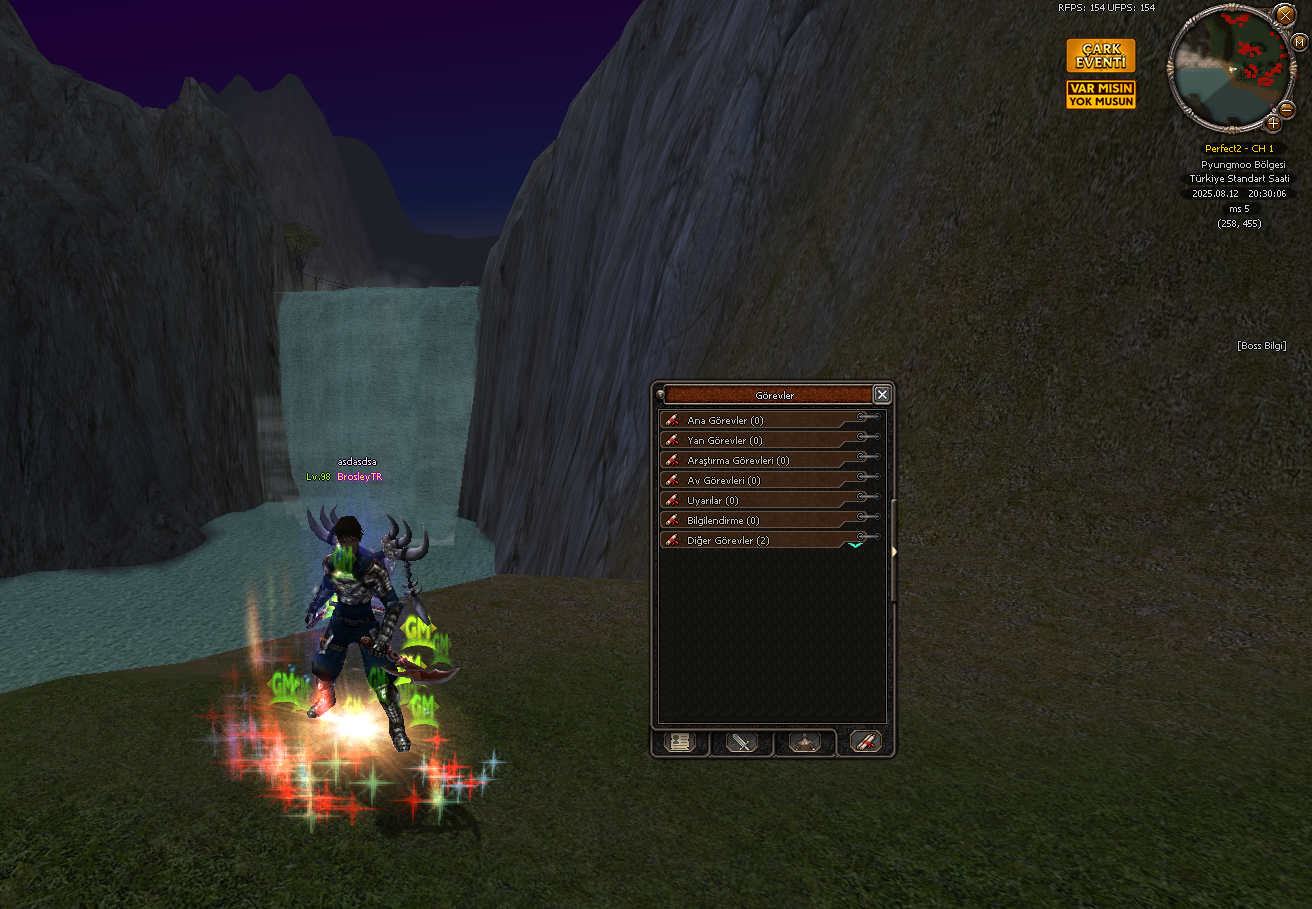This screenshot has height=909, width=1312.
Task: Open the Çark Eventi button
Action: (1100, 56)
